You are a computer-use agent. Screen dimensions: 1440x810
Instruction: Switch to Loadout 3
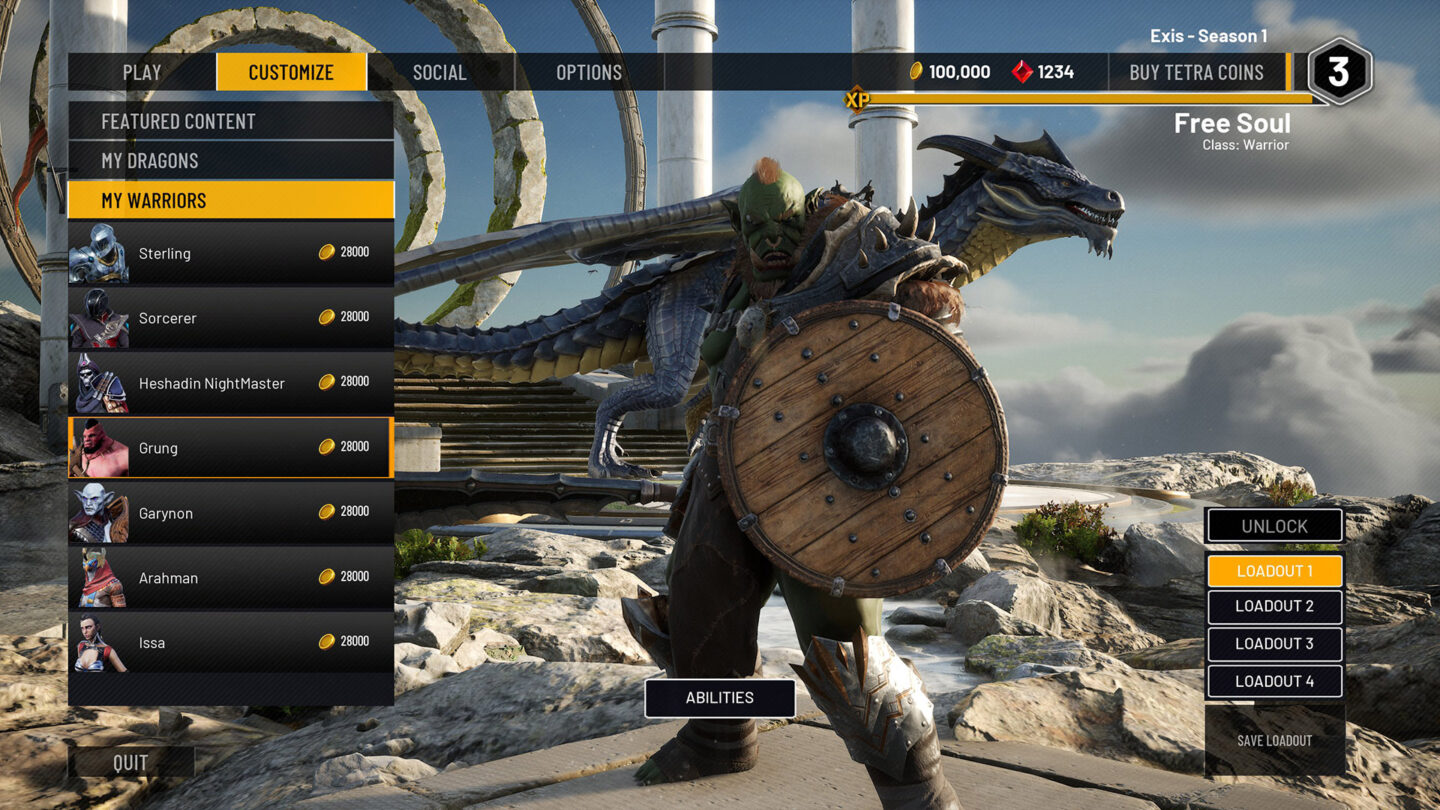coord(1274,644)
